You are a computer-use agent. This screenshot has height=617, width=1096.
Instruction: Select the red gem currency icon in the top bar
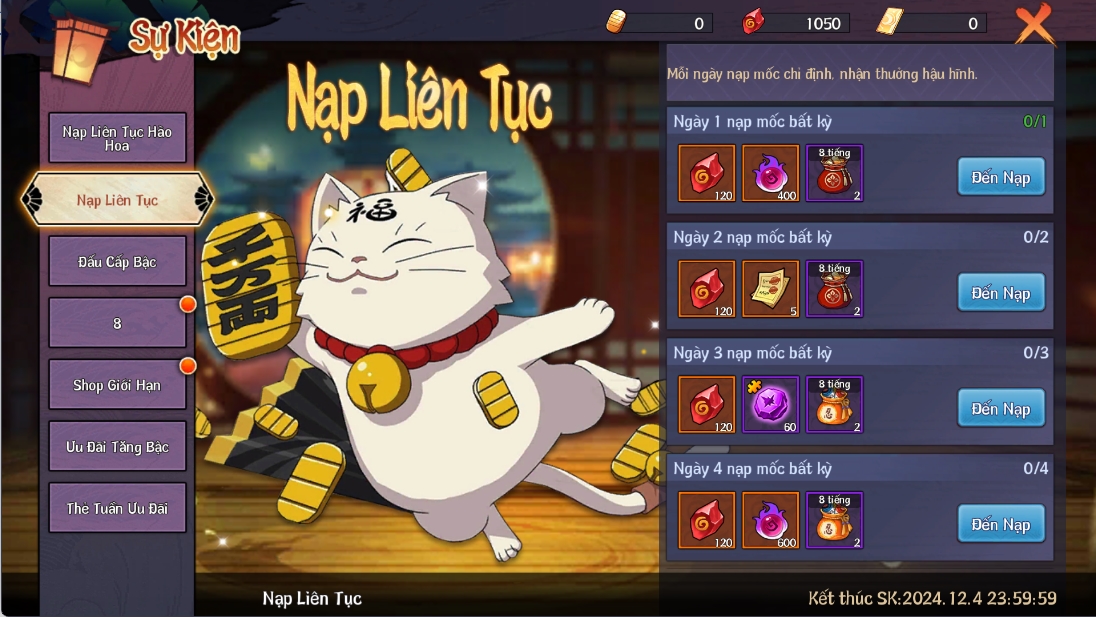[x=752, y=22]
